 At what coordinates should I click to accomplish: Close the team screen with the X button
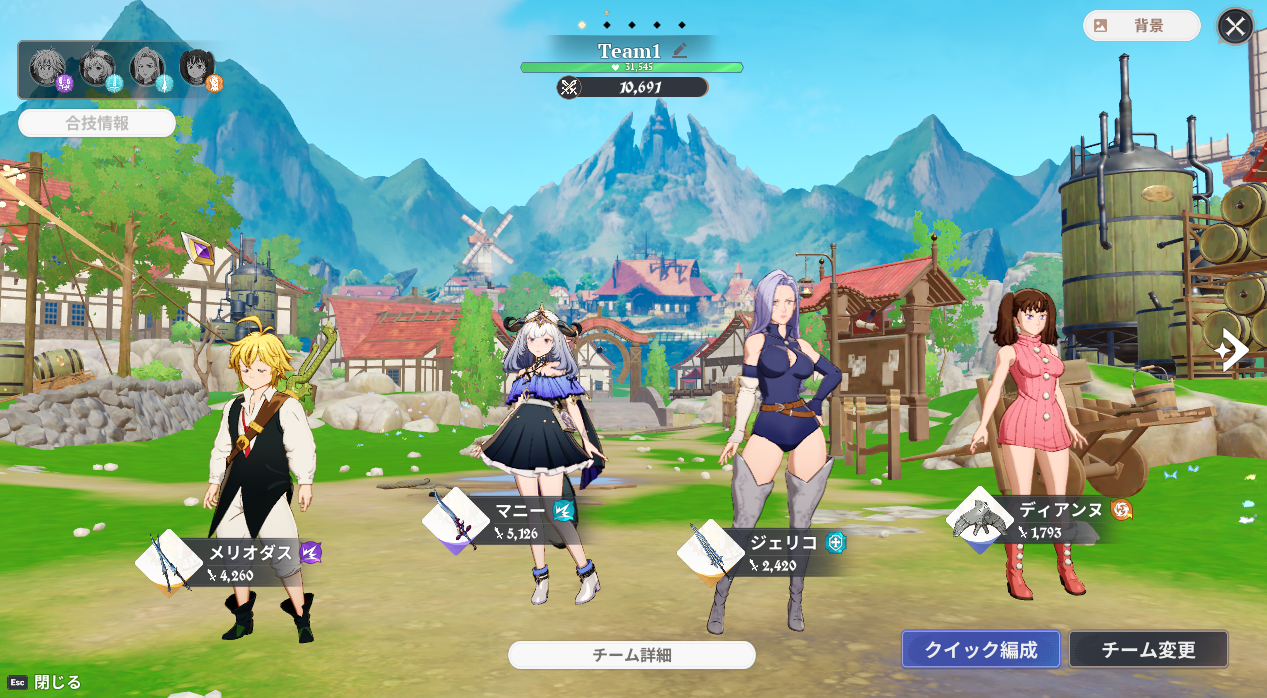(x=1235, y=27)
